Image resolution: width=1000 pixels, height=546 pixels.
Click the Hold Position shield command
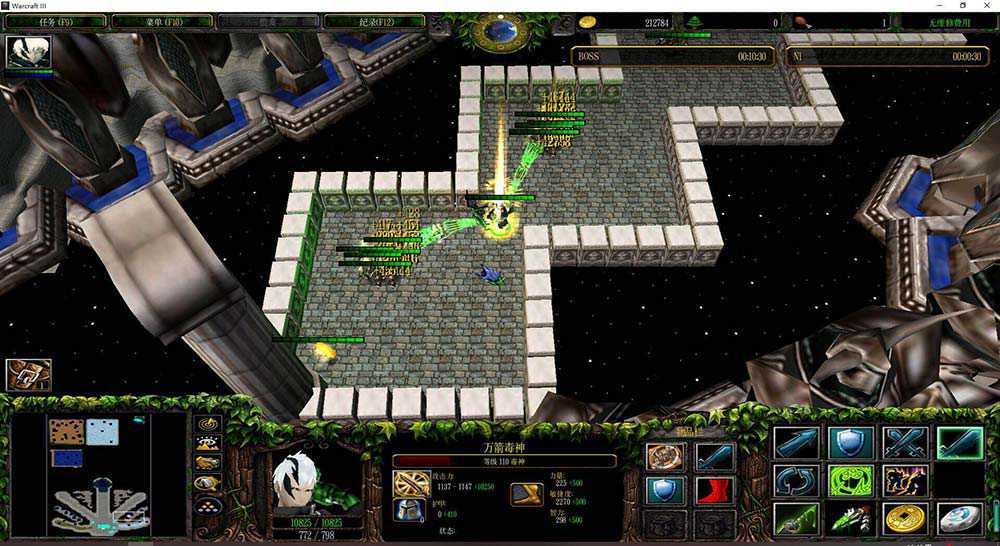pos(850,442)
